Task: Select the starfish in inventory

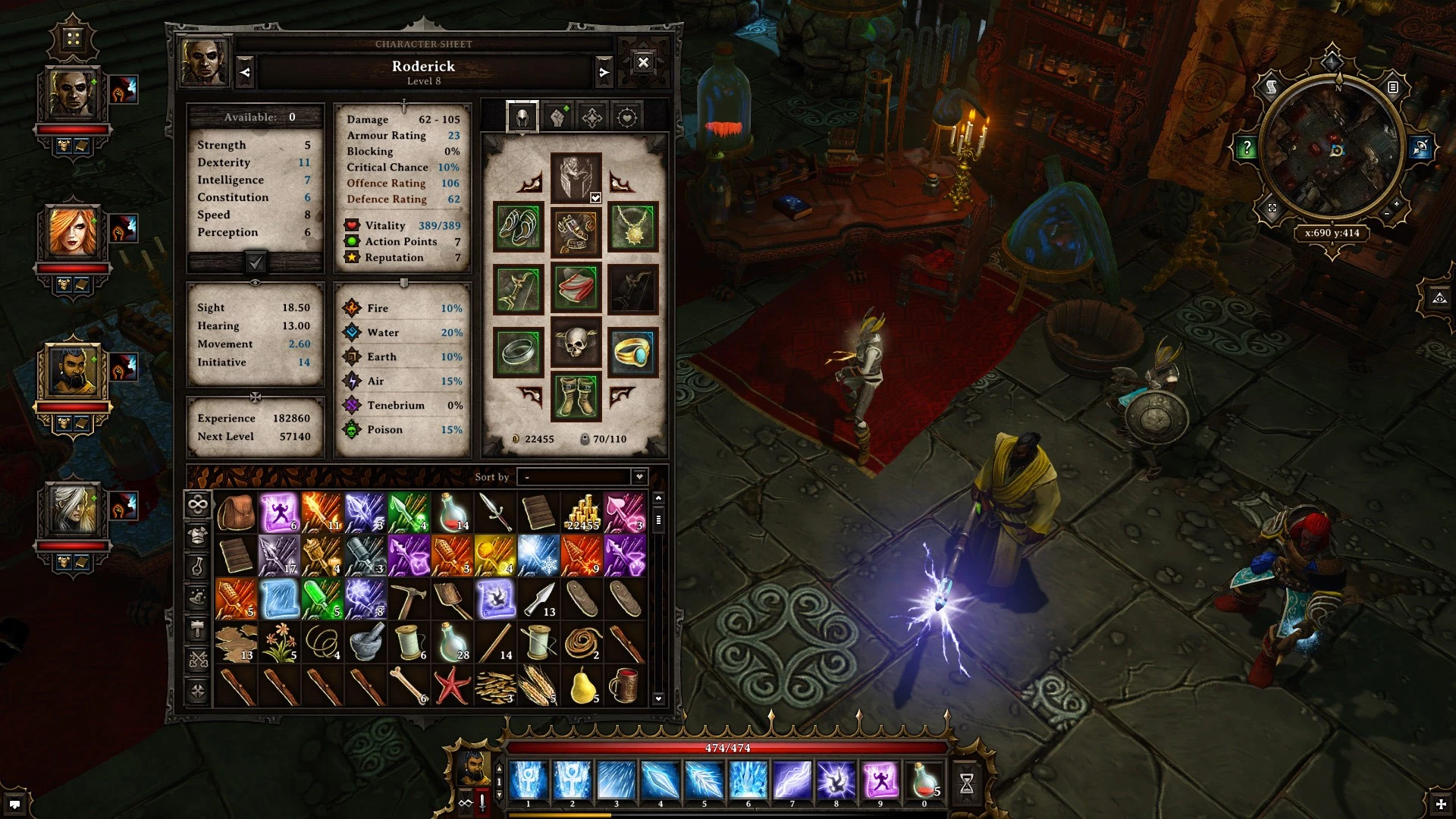Action: [452, 685]
